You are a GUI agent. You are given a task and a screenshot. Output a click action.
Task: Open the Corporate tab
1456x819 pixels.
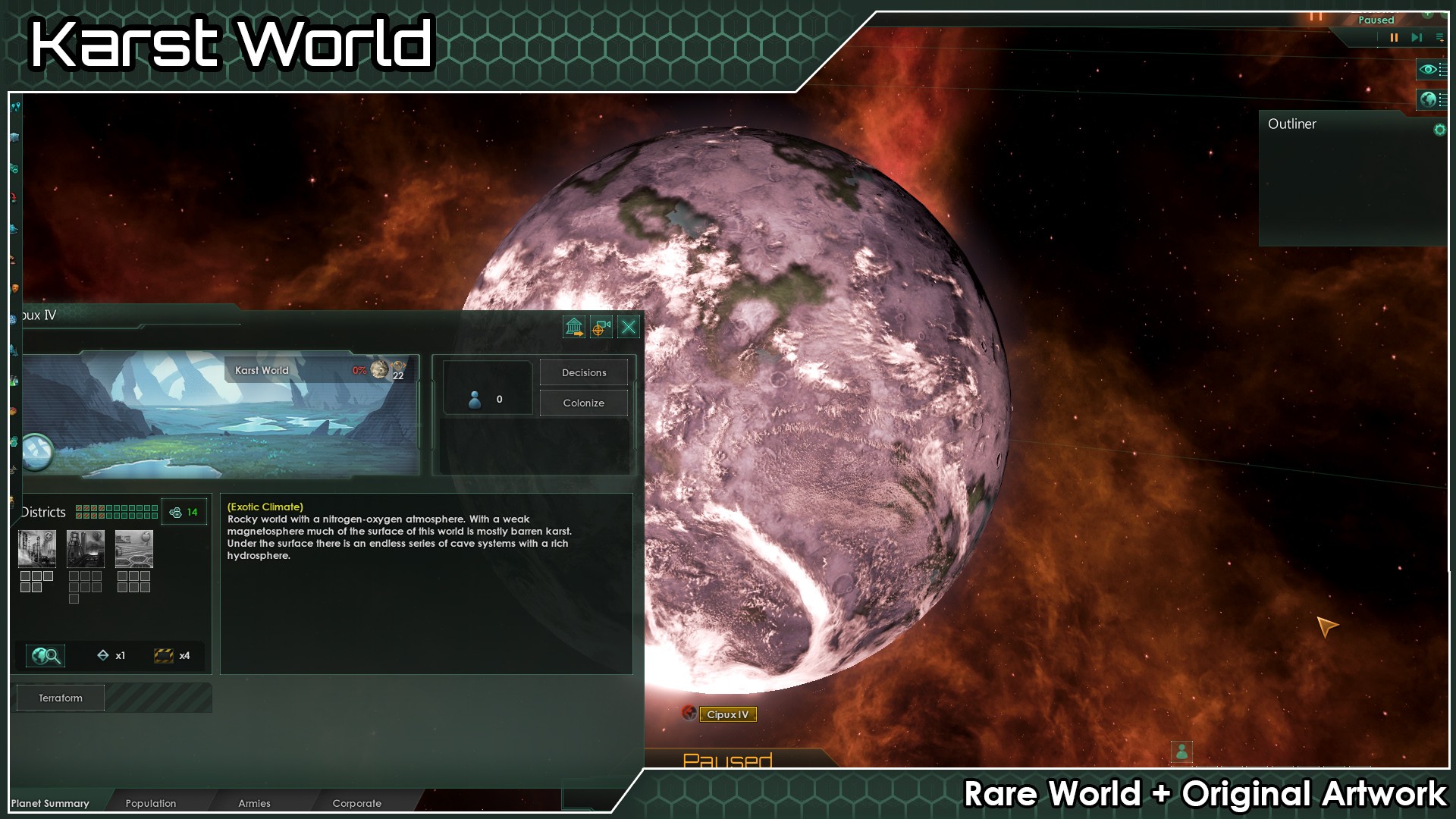[356, 803]
